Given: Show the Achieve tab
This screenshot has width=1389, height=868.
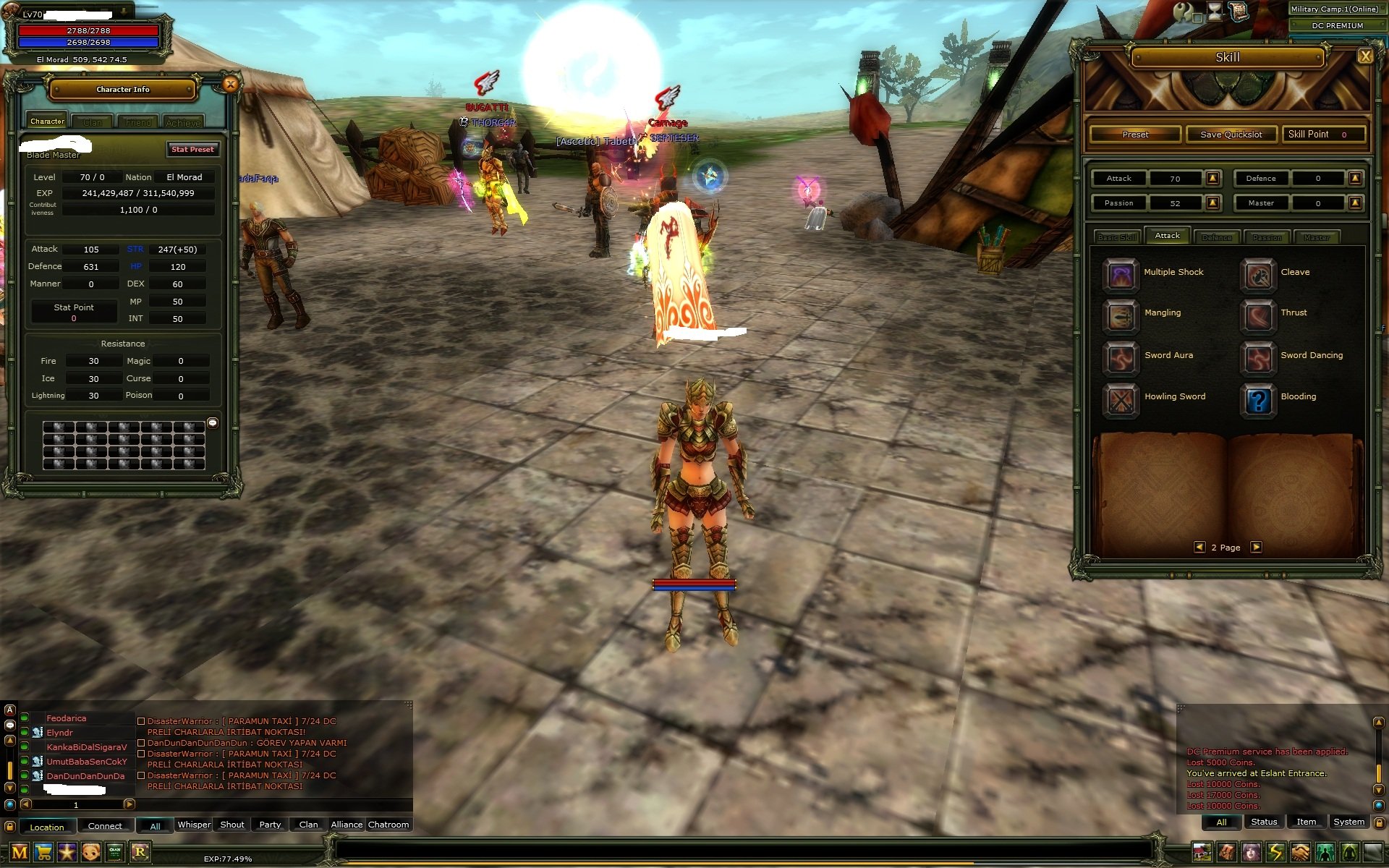Looking at the screenshot, I should click(183, 122).
